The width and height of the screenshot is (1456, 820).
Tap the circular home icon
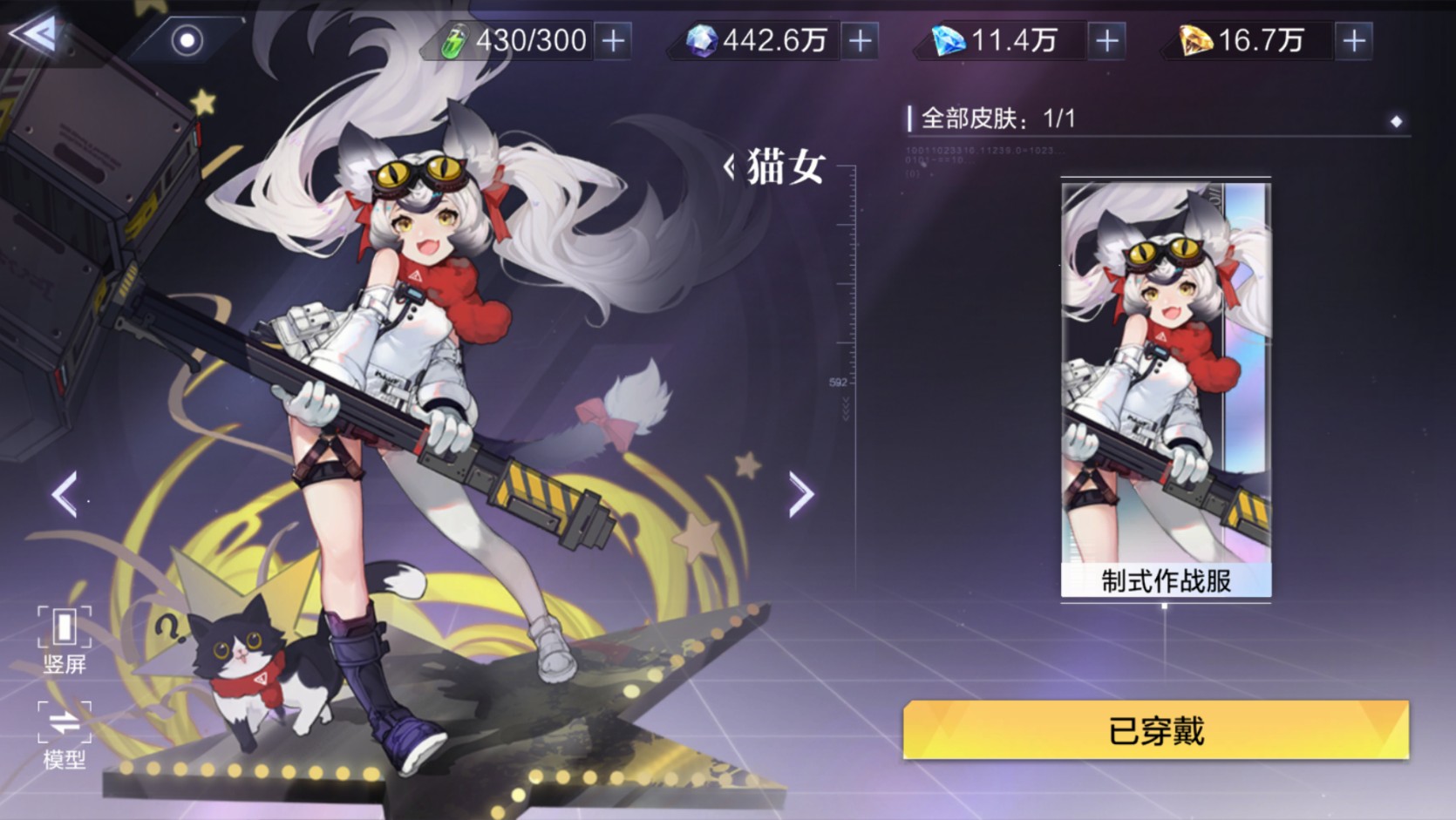pos(187,40)
